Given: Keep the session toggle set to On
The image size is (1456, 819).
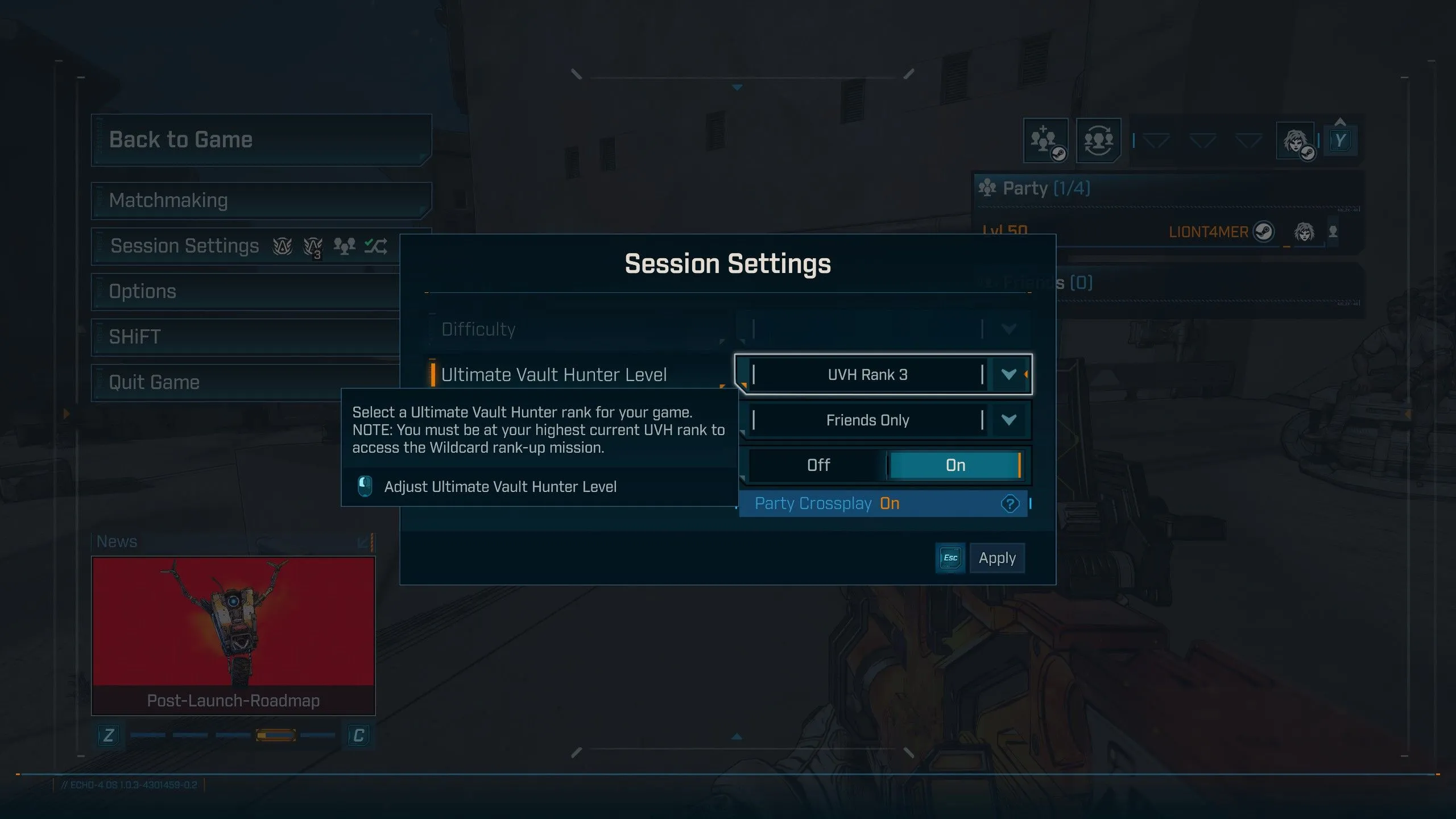Looking at the screenshot, I should pyautogui.click(x=955, y=465).
